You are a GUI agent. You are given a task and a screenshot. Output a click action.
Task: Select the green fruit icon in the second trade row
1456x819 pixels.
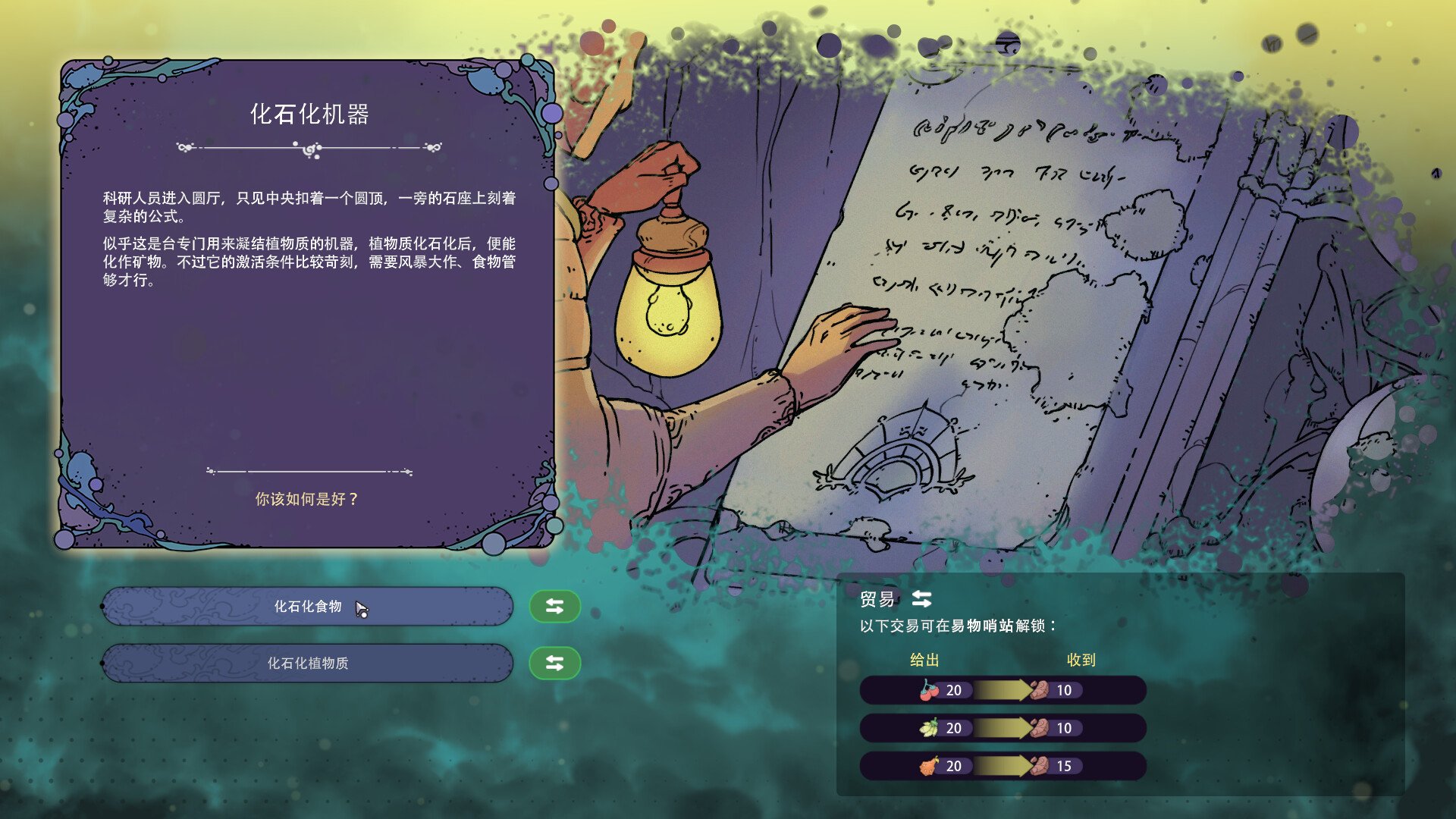tap(929, 728)
